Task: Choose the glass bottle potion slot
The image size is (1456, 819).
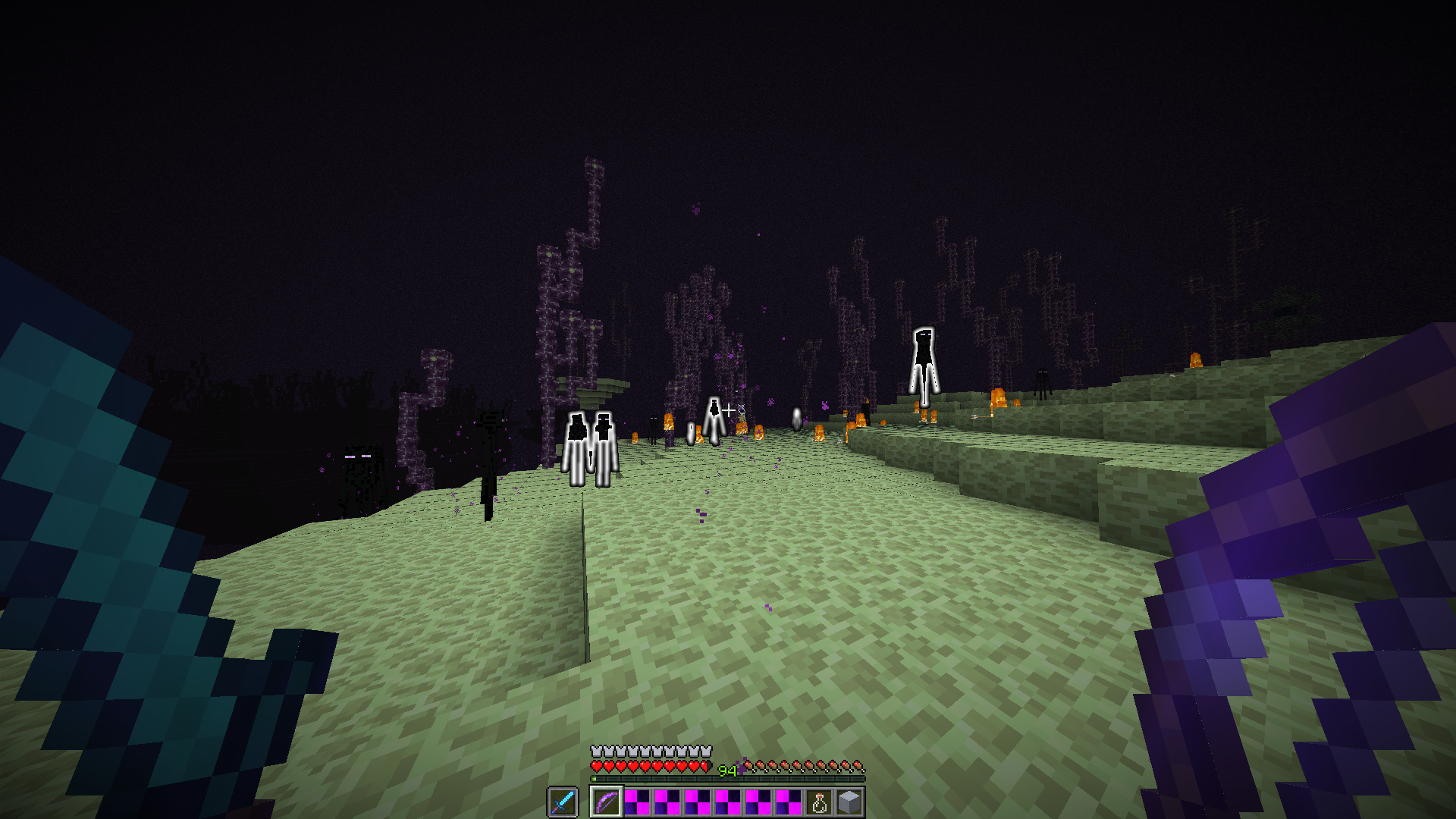Action: coord(819,802)
